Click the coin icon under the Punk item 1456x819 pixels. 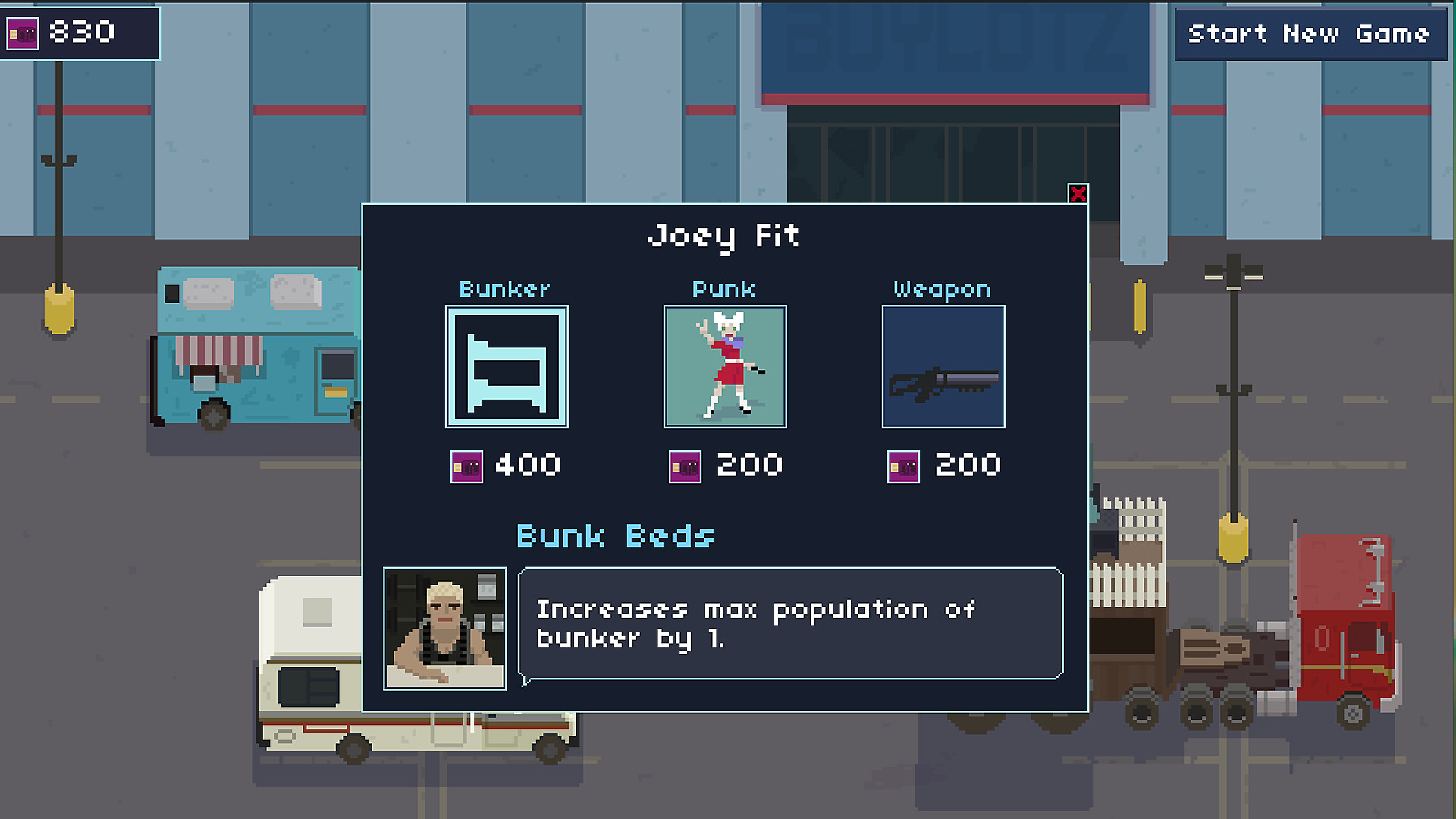(684, 466)
